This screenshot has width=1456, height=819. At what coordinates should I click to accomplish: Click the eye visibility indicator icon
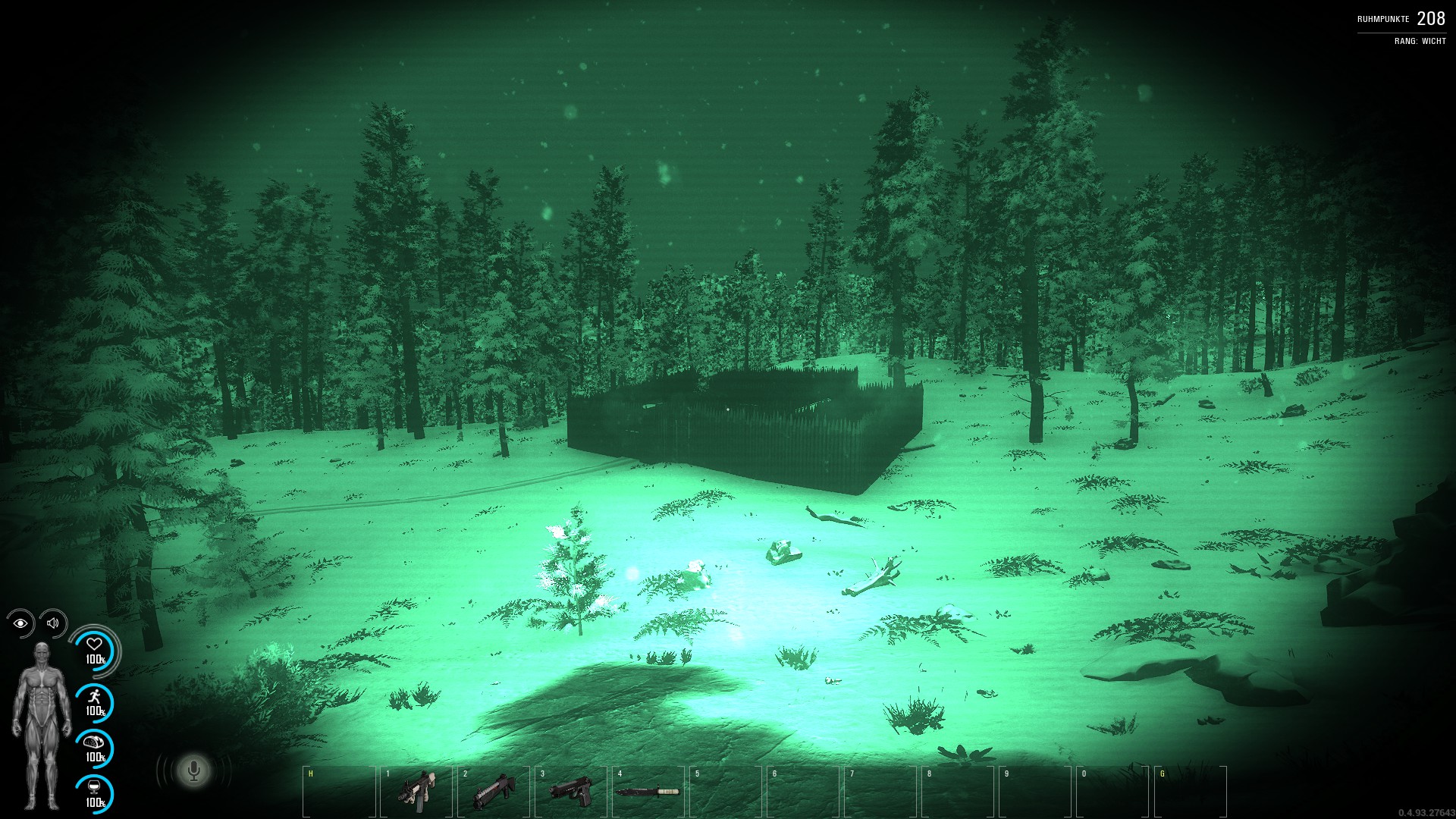pos(20,623)
